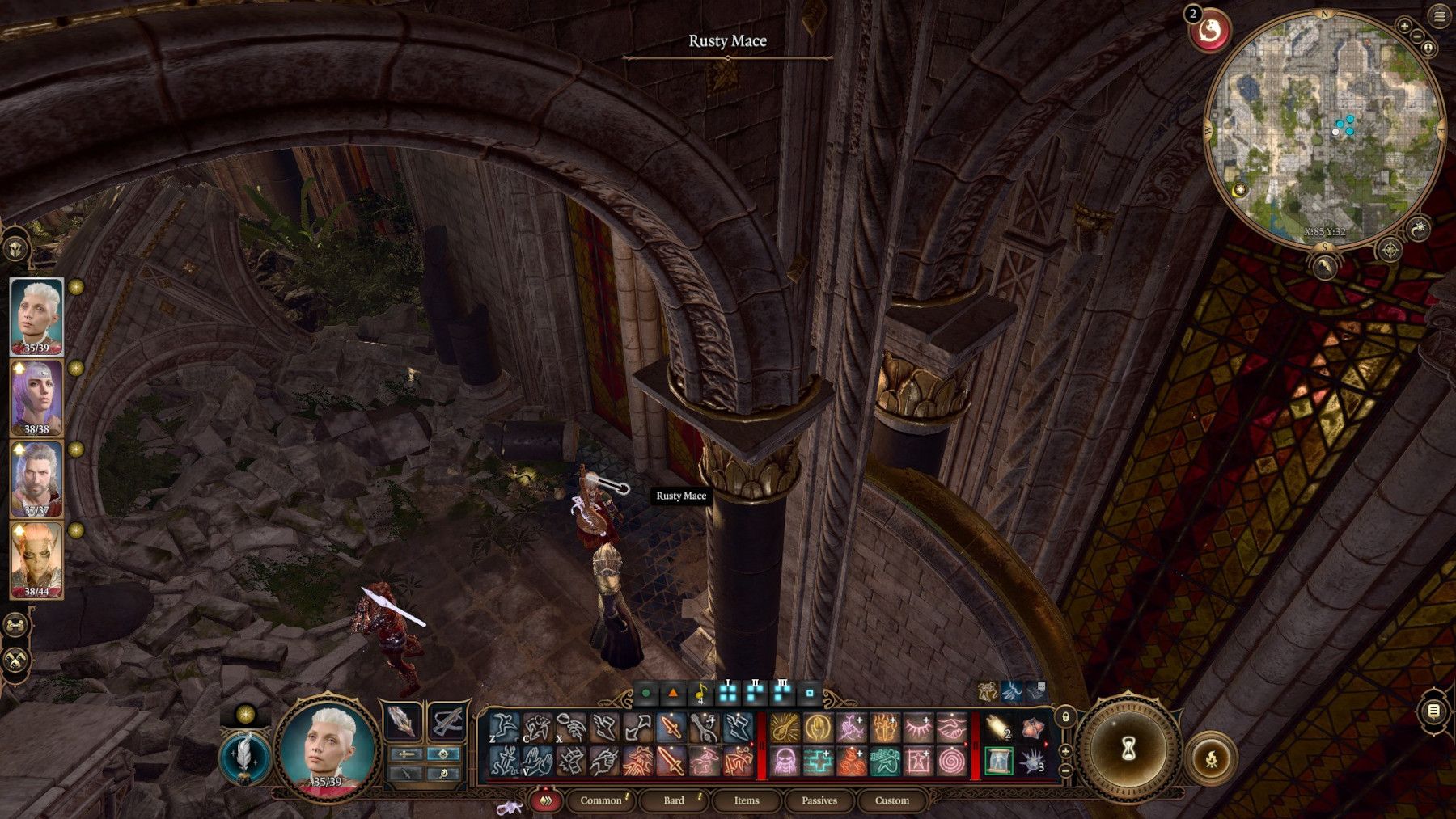Open the journal icon on right edge

click(1433, 711)
